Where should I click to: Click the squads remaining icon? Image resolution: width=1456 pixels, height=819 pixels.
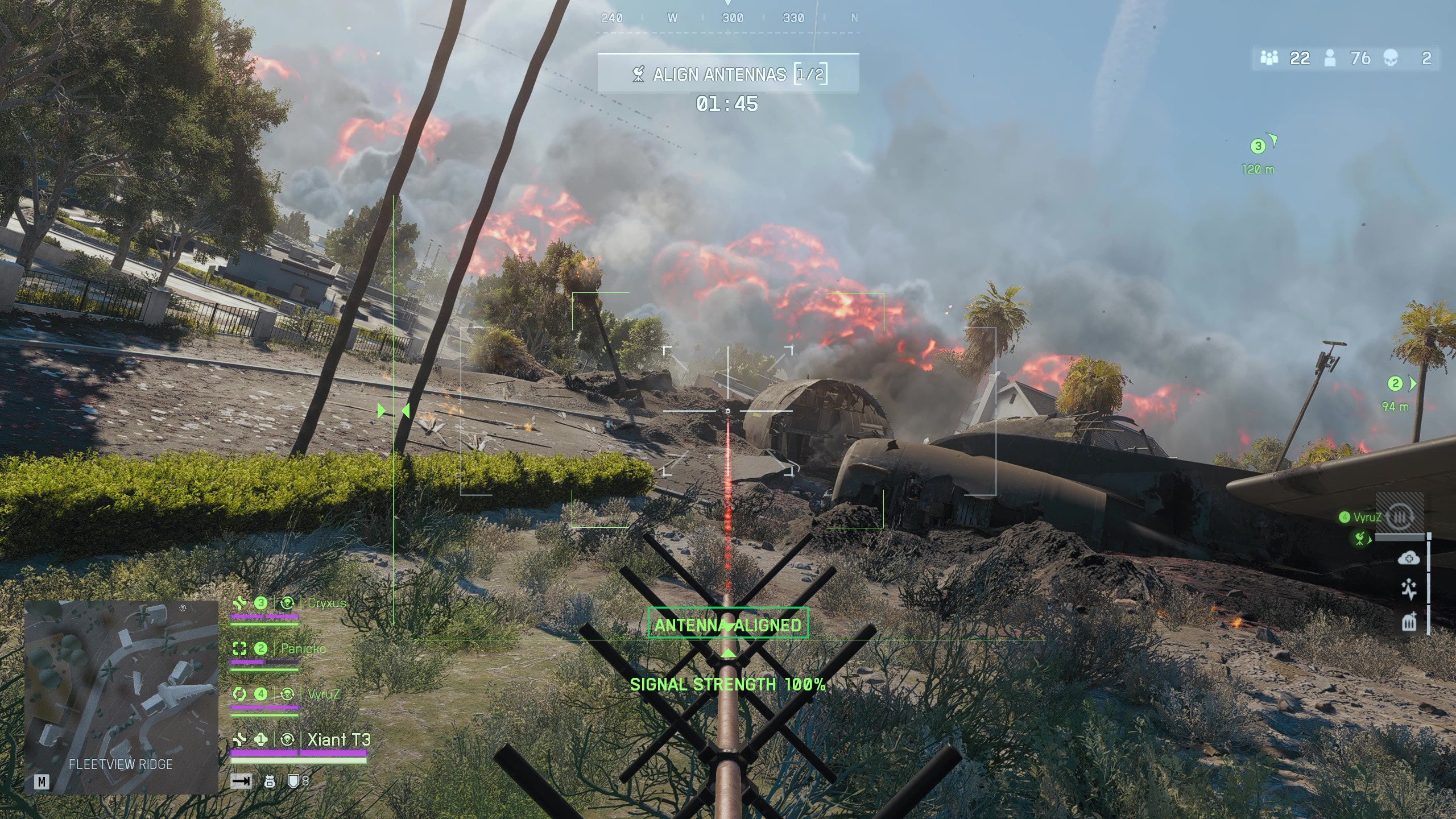1269,58
